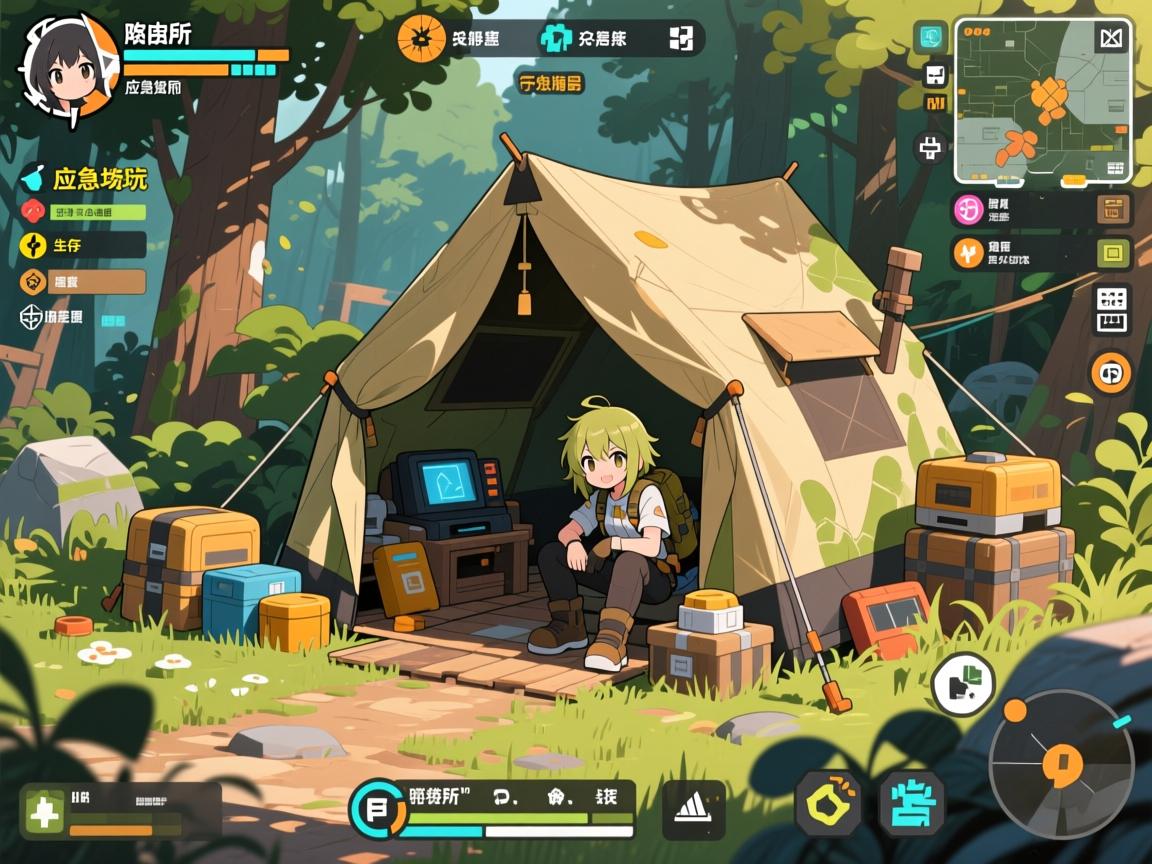Select the teal square icon beside minimap
The height and width of the screenshot is (864, 1152).
(930, 37)
